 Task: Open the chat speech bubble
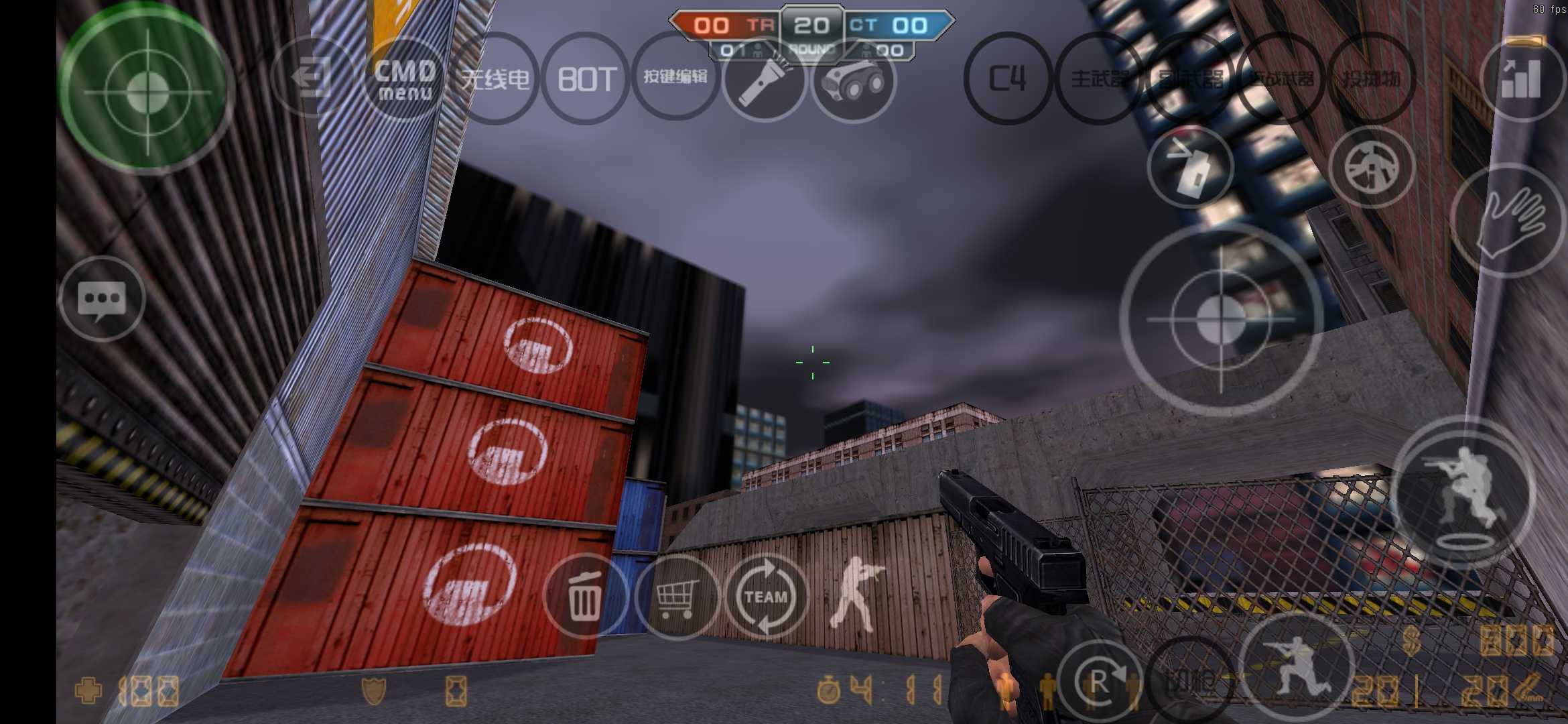(x=102, y=299)
